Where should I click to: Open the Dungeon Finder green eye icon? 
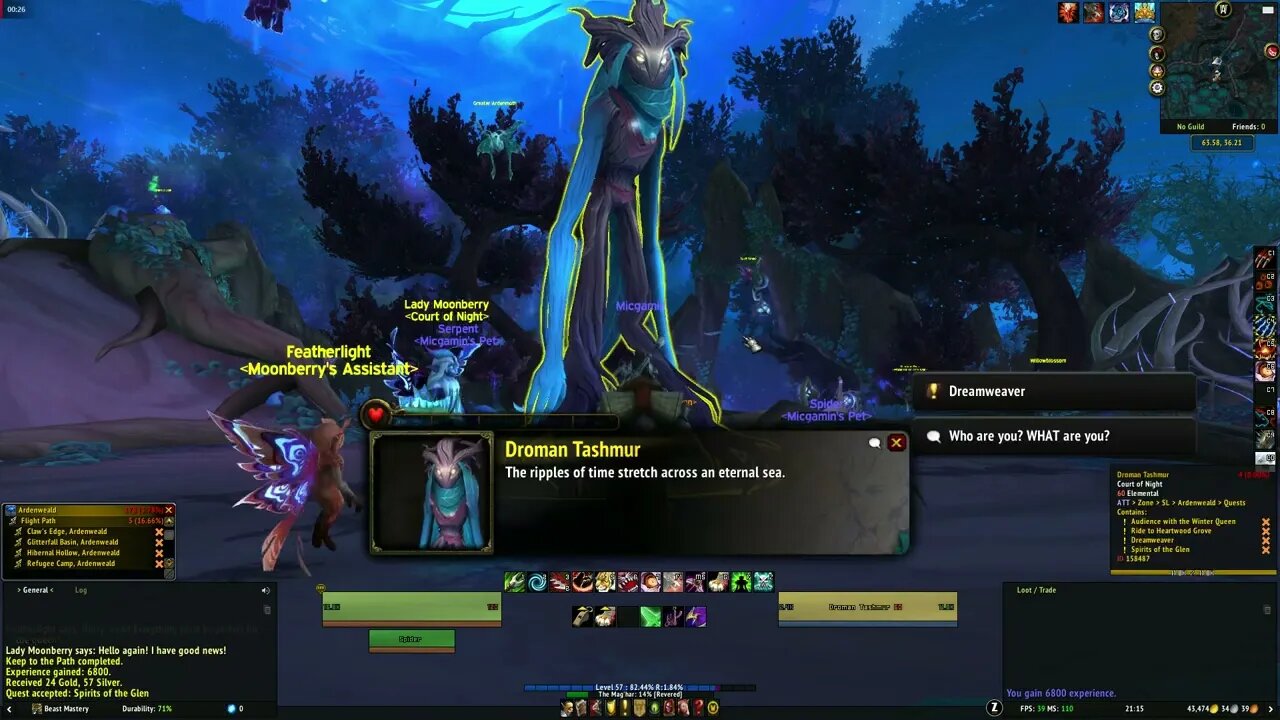[x=653, y=708]
